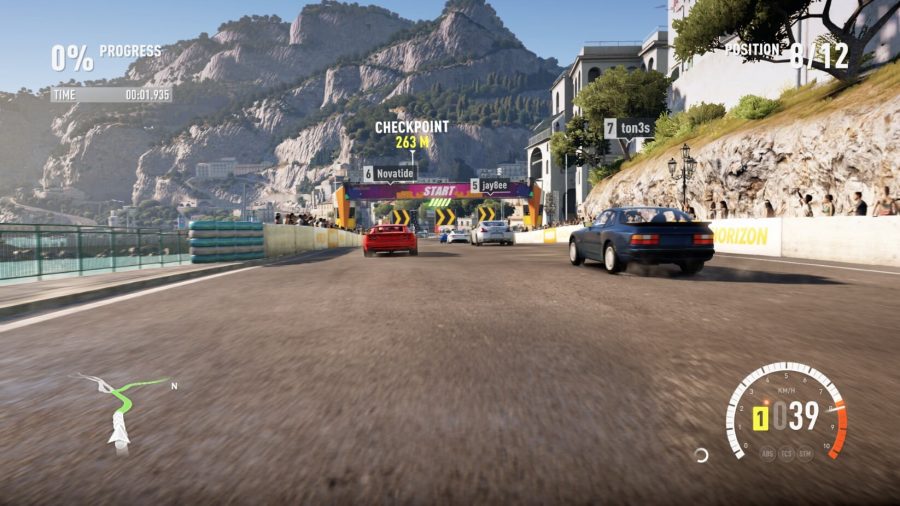The width and height of the screenshot is (900, 506).
Task: Click the yellow gear indicator box
Action: pyautogui.click(x=760, y=417)
